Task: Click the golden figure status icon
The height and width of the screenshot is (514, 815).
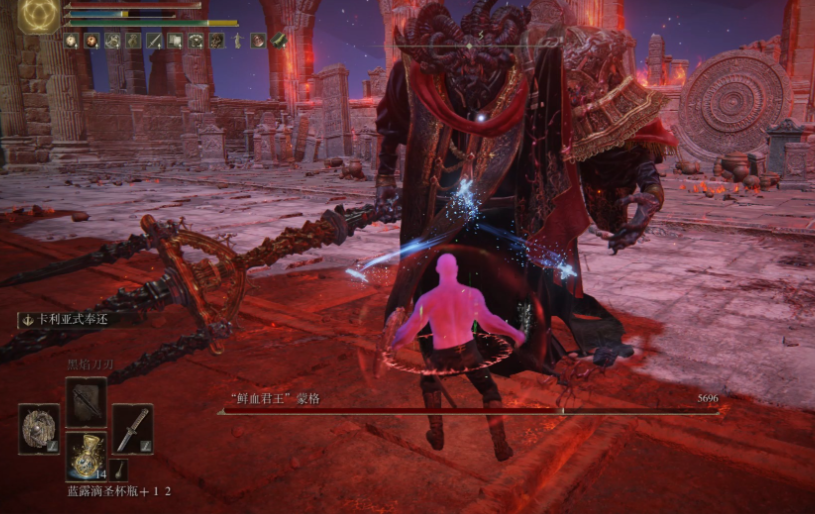Action: (237, 41)
